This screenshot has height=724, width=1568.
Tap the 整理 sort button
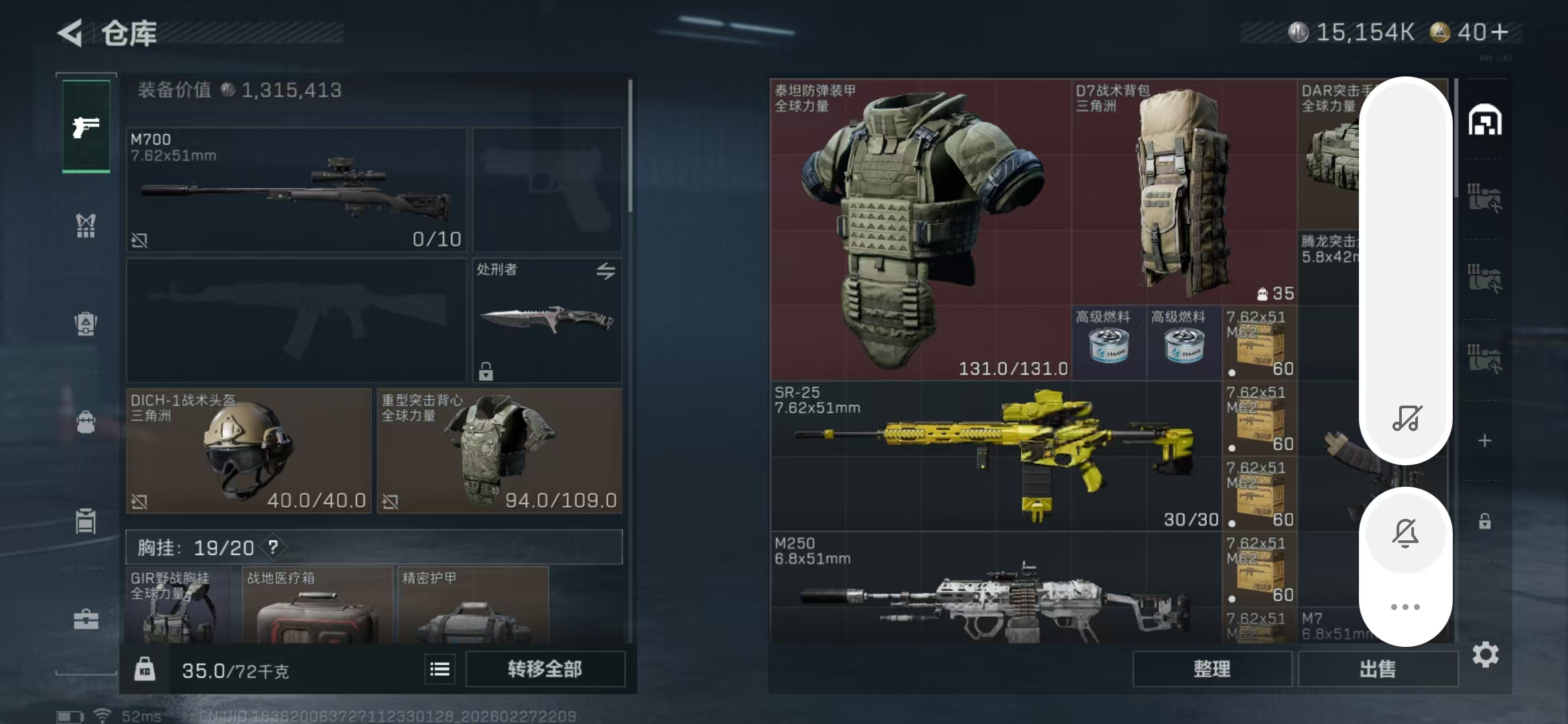[x=1212, y=669]
